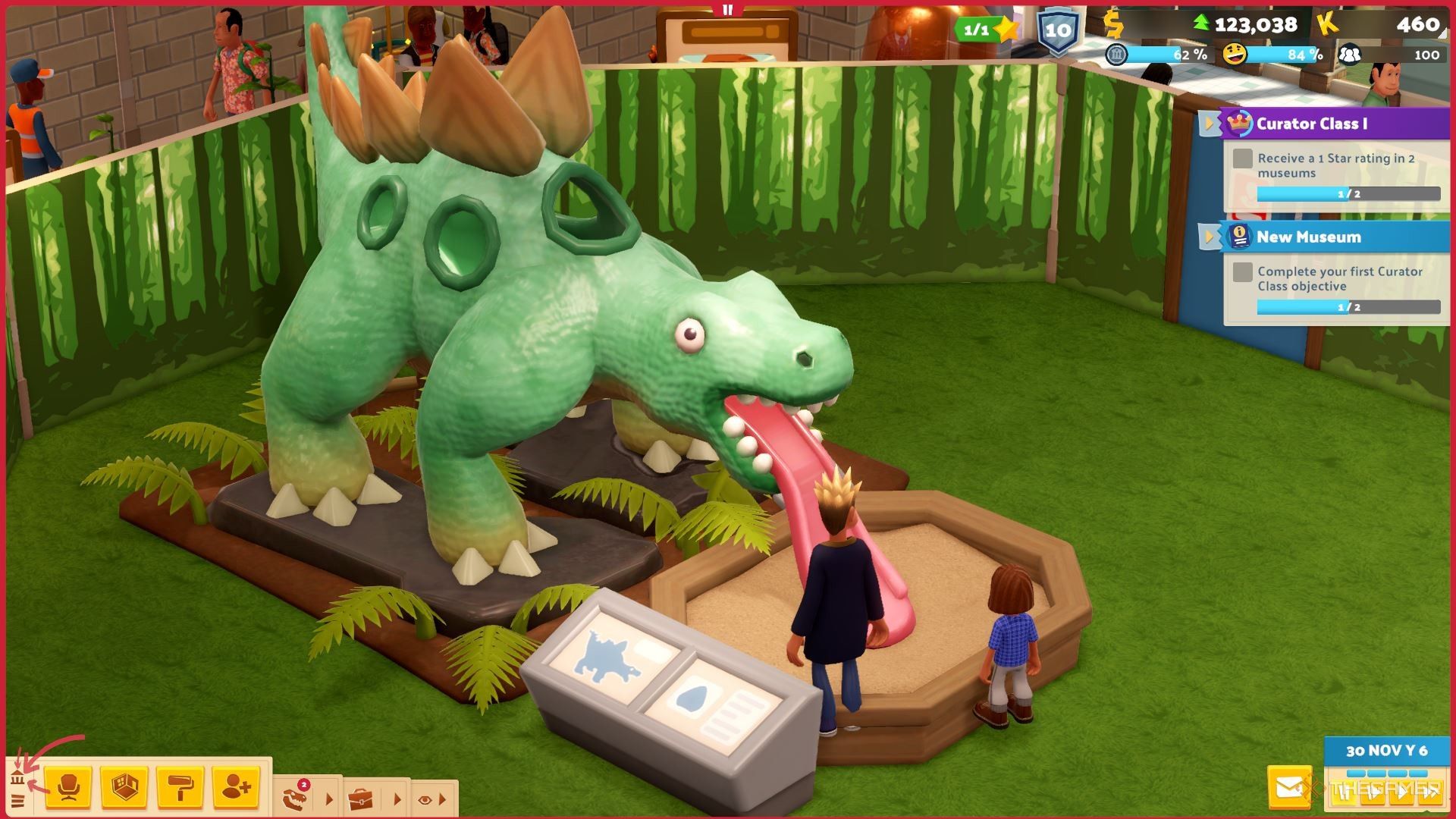
Task: Click the New Museum panel header
Action: click(x=1309, y=237)
